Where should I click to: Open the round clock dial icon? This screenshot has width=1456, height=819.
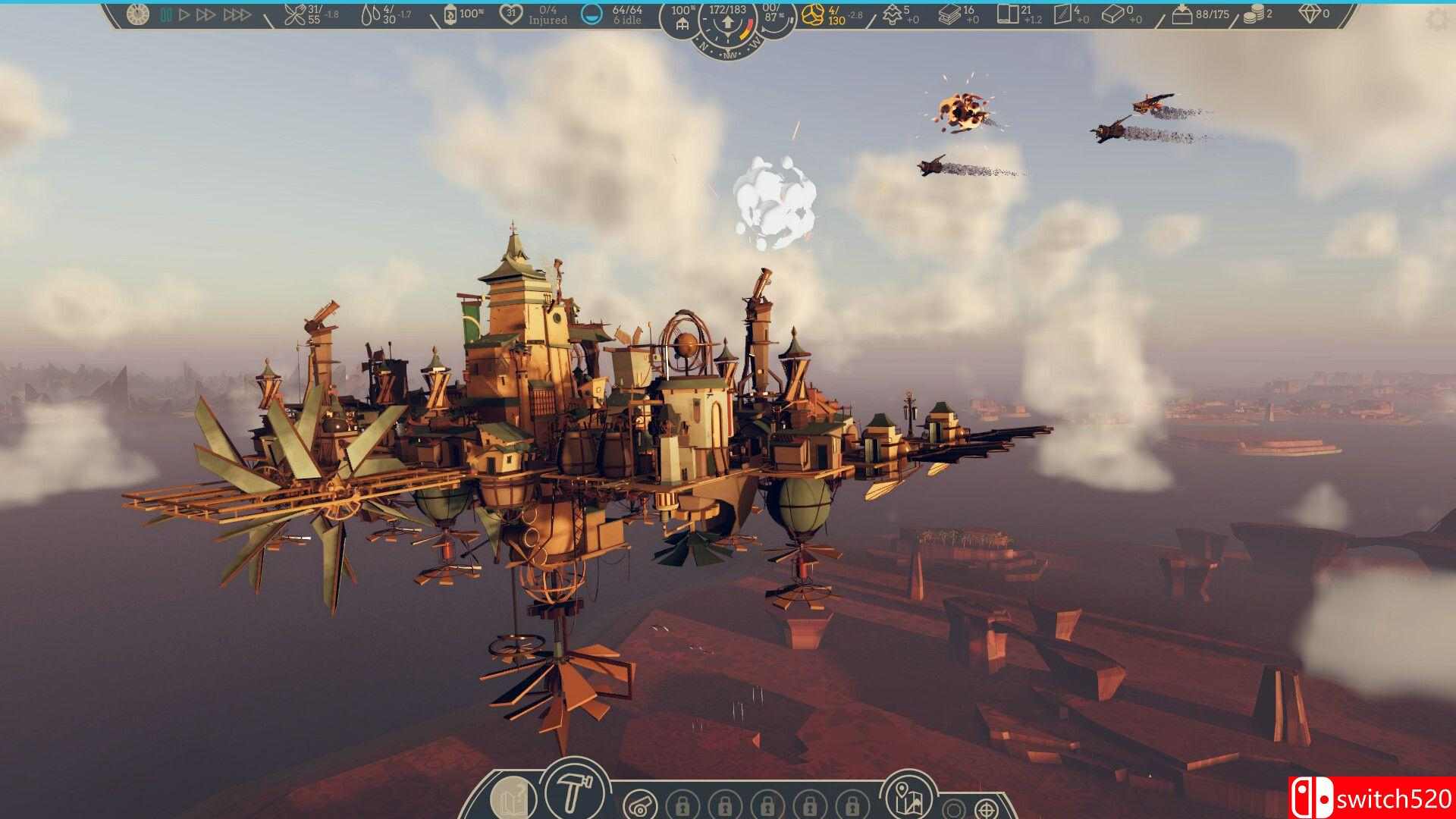point(138,14)
